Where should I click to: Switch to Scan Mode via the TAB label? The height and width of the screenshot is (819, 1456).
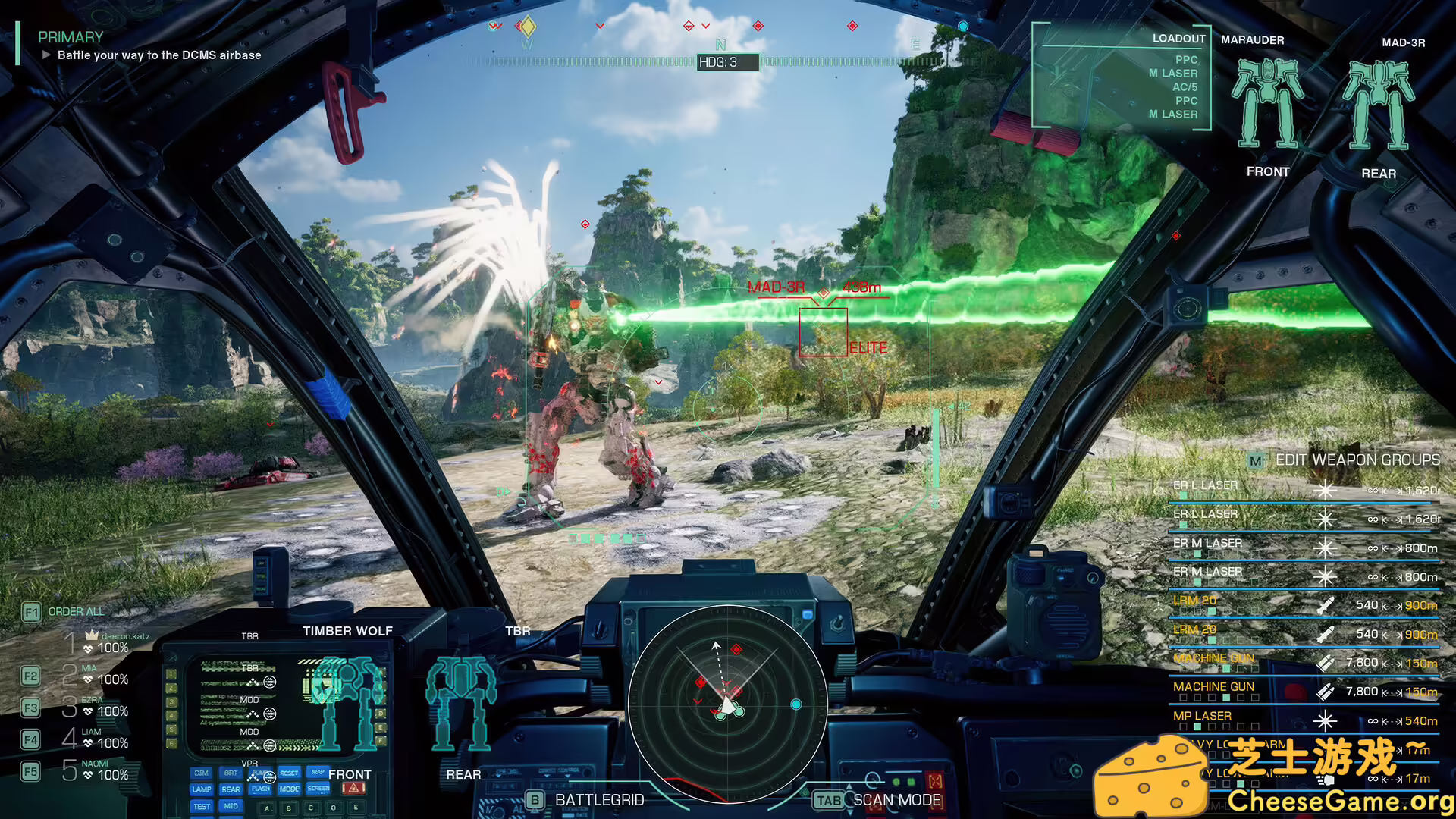coord(827,800)
